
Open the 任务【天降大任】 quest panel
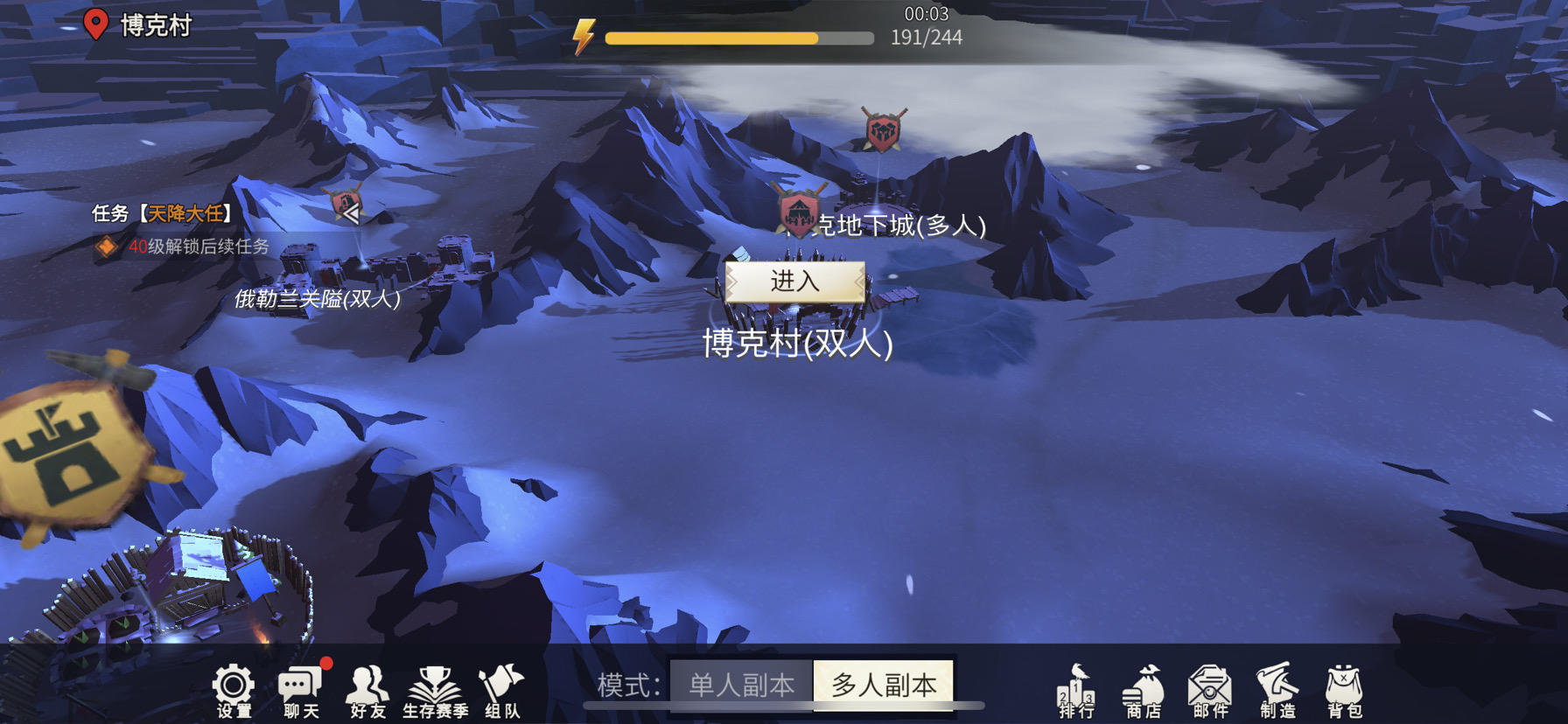pos(162,212)
